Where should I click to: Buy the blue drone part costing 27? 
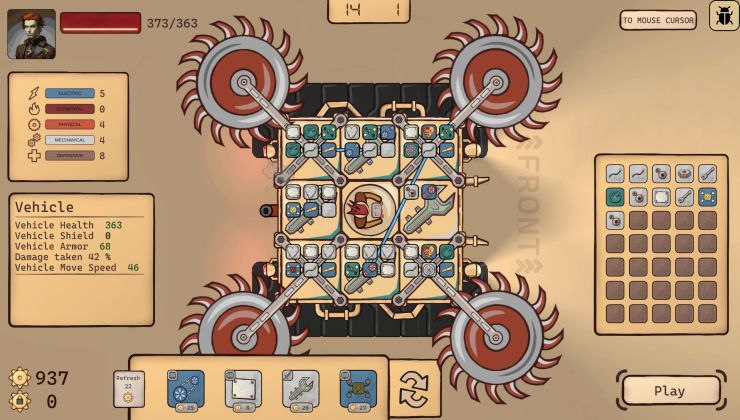[x=358, y=389]
